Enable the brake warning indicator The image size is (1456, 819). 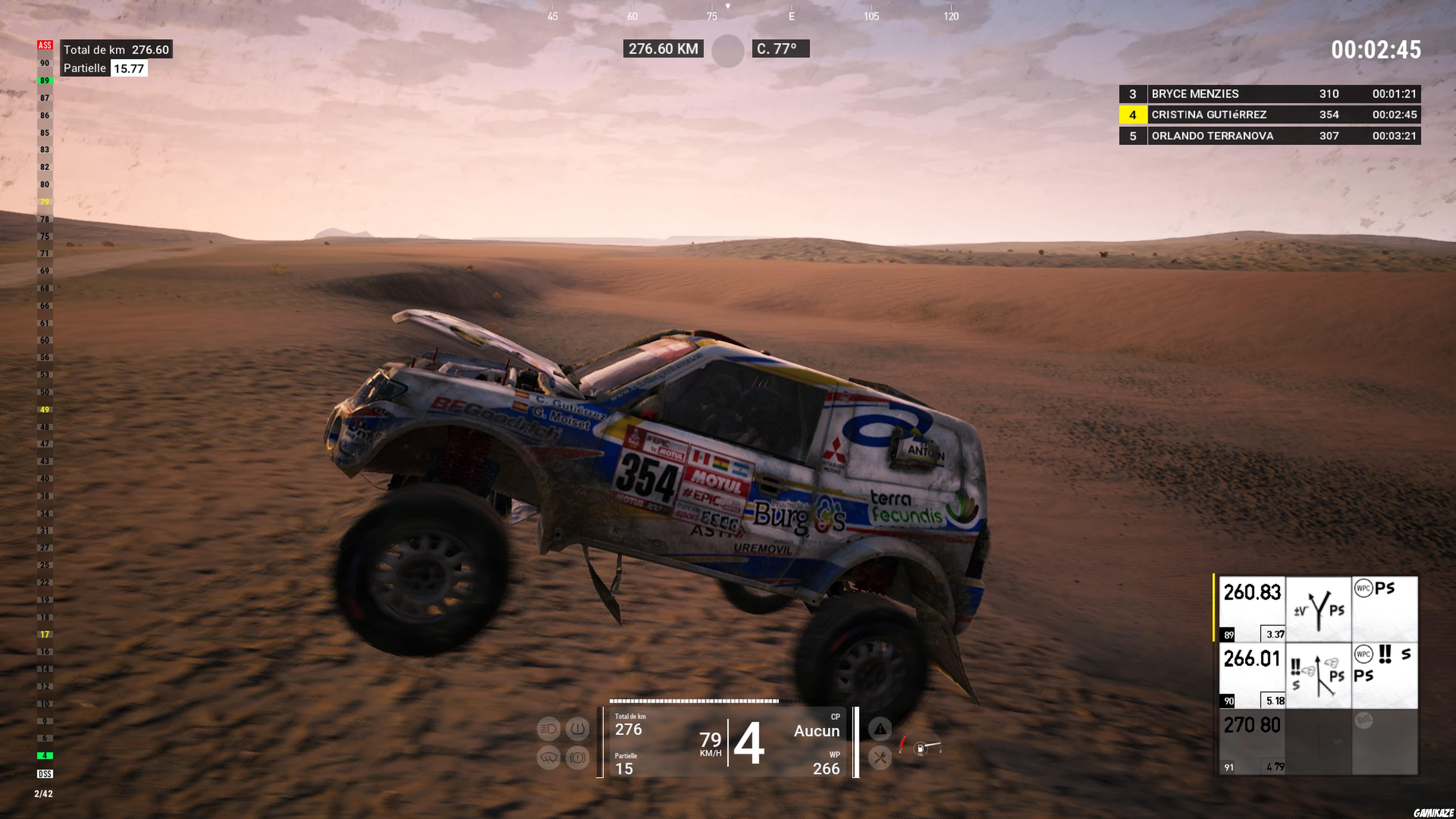click(577, 758)
